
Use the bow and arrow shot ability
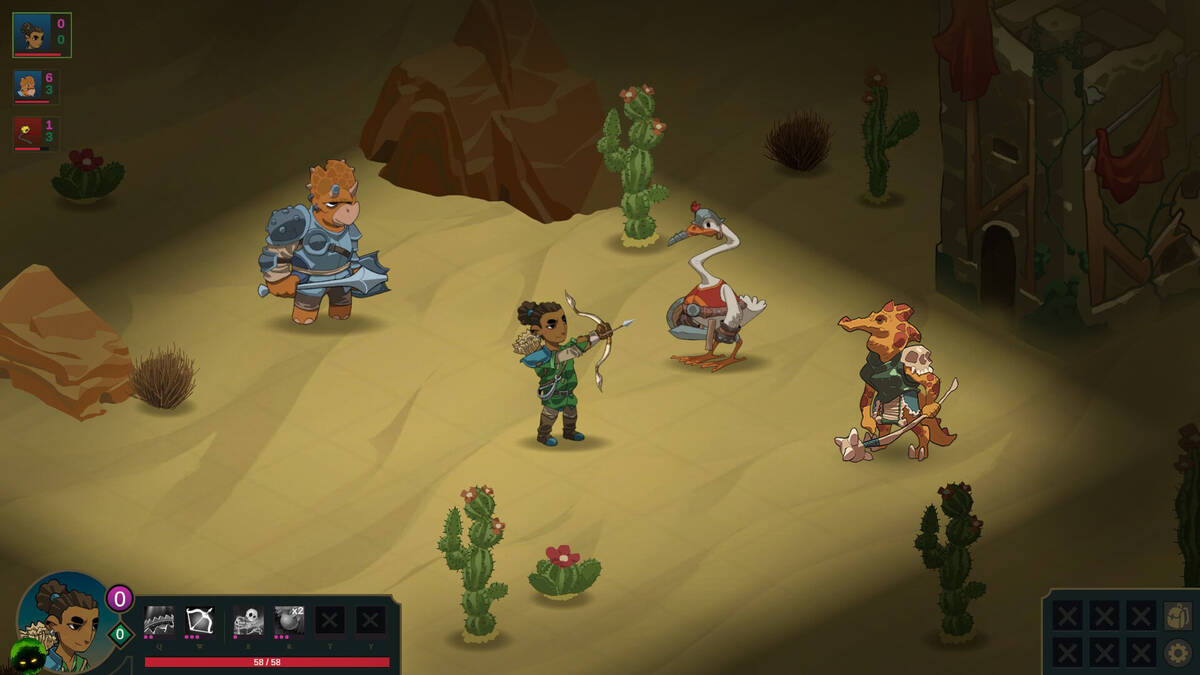point(200,621)
